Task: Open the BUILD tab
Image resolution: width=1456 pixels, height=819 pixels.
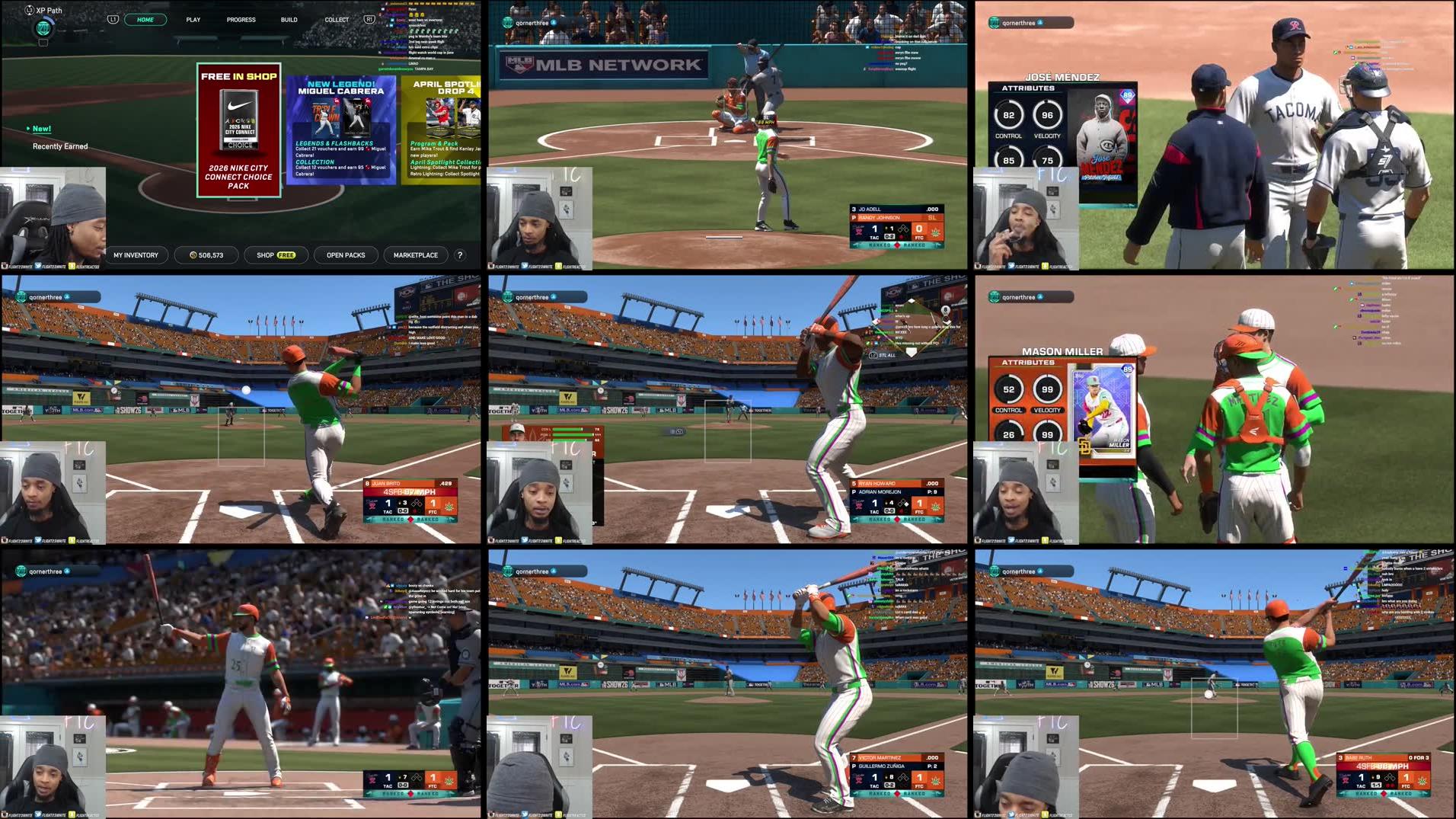Action: 288,19
